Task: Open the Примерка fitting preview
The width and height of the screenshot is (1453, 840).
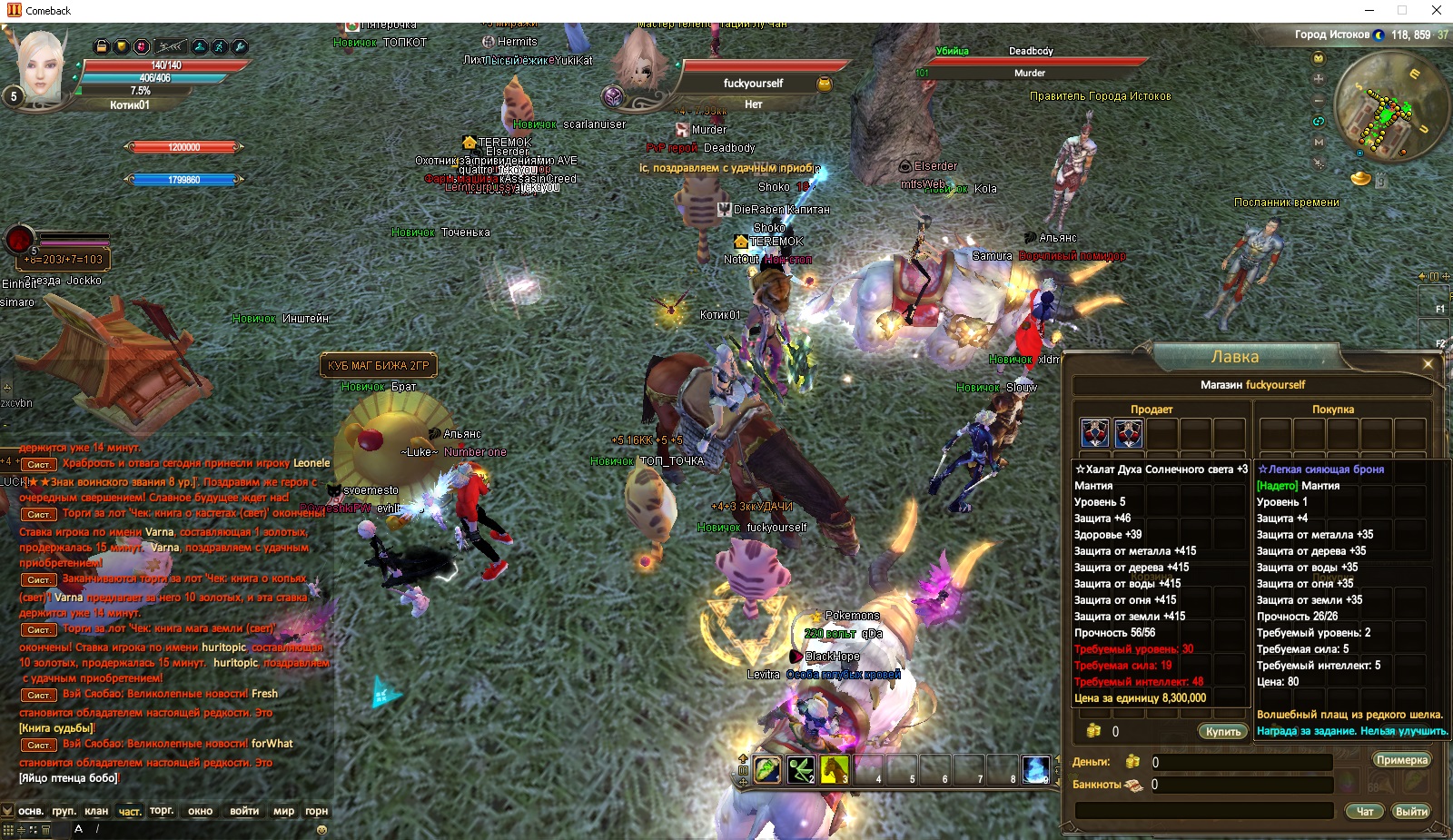Action: point(1402,761)
